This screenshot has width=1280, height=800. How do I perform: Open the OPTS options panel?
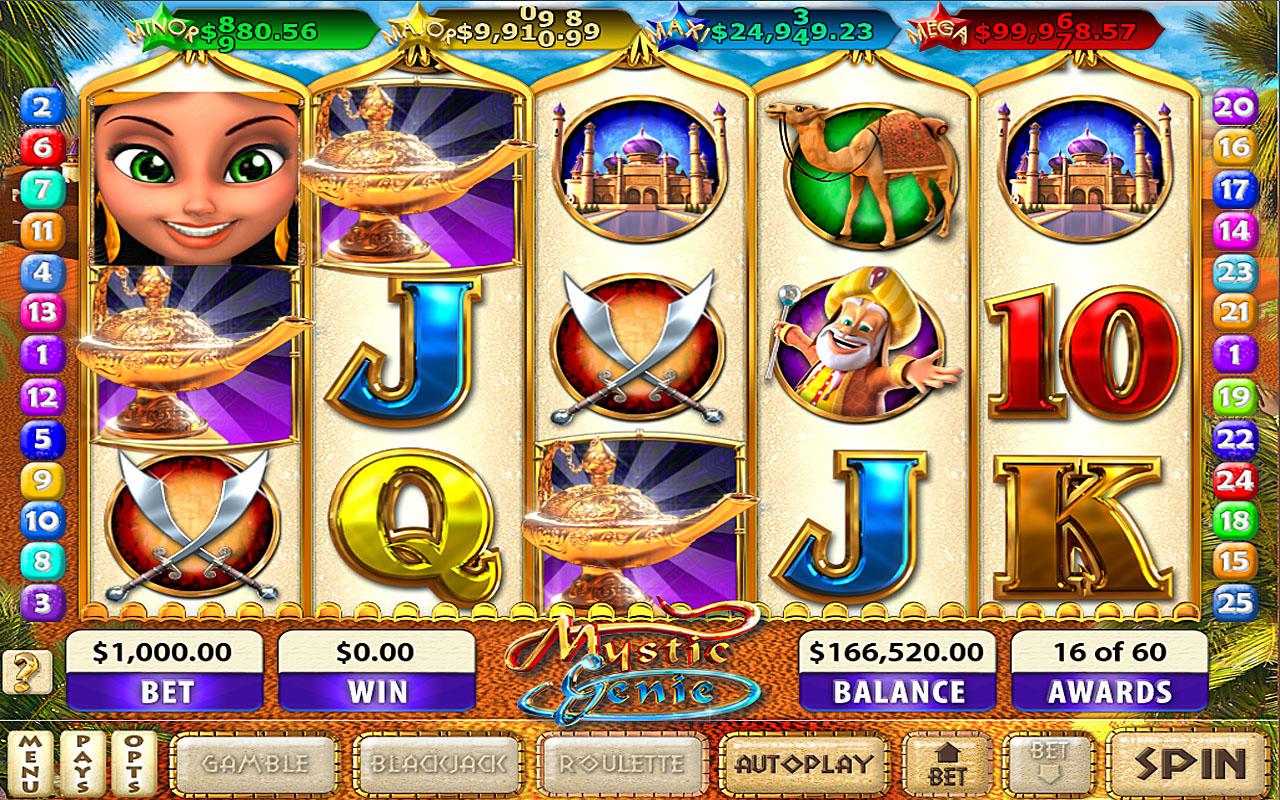[x=136, y=764]
